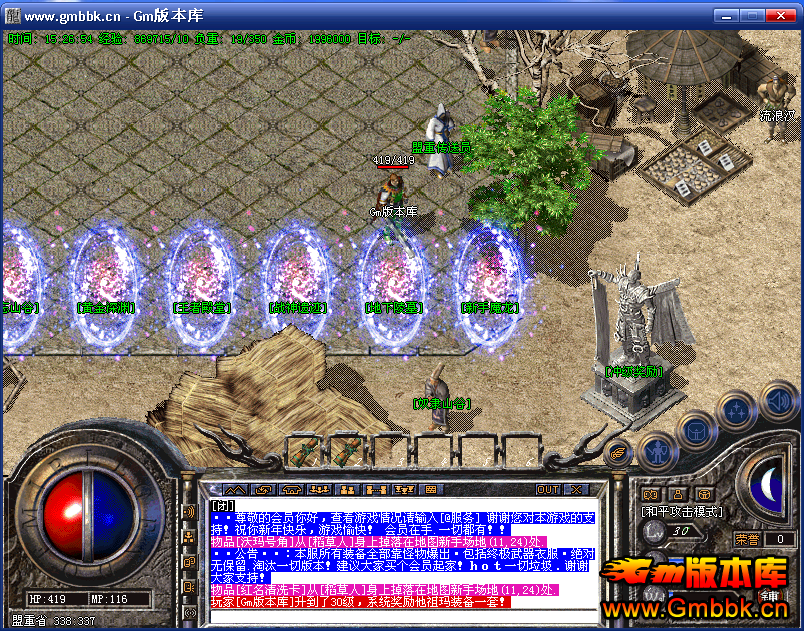
Task: Toggle sound with the speaker button
Action: pos(778,401)
